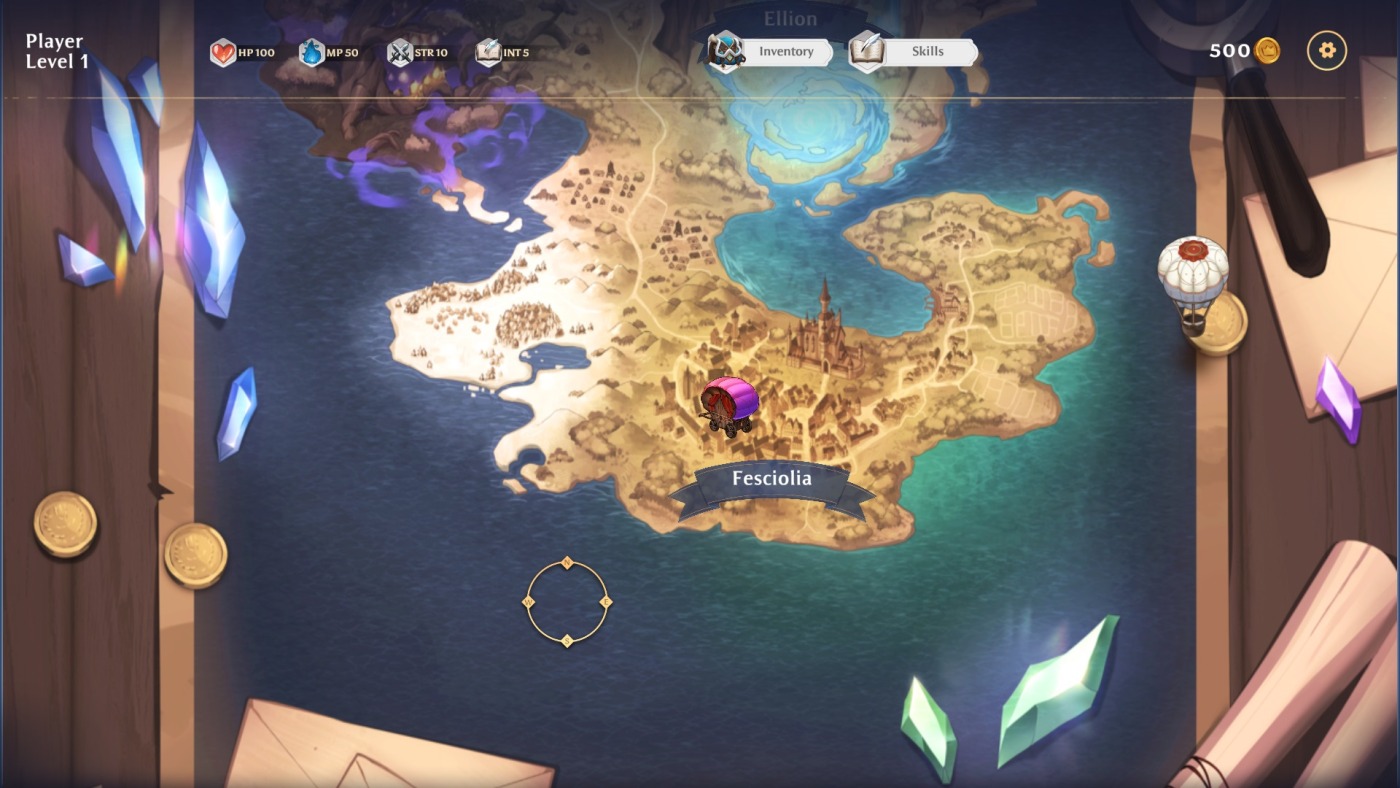Select the Fesciolia location banner
This screenshot has height=788, width=1400.
coord(772,480)
